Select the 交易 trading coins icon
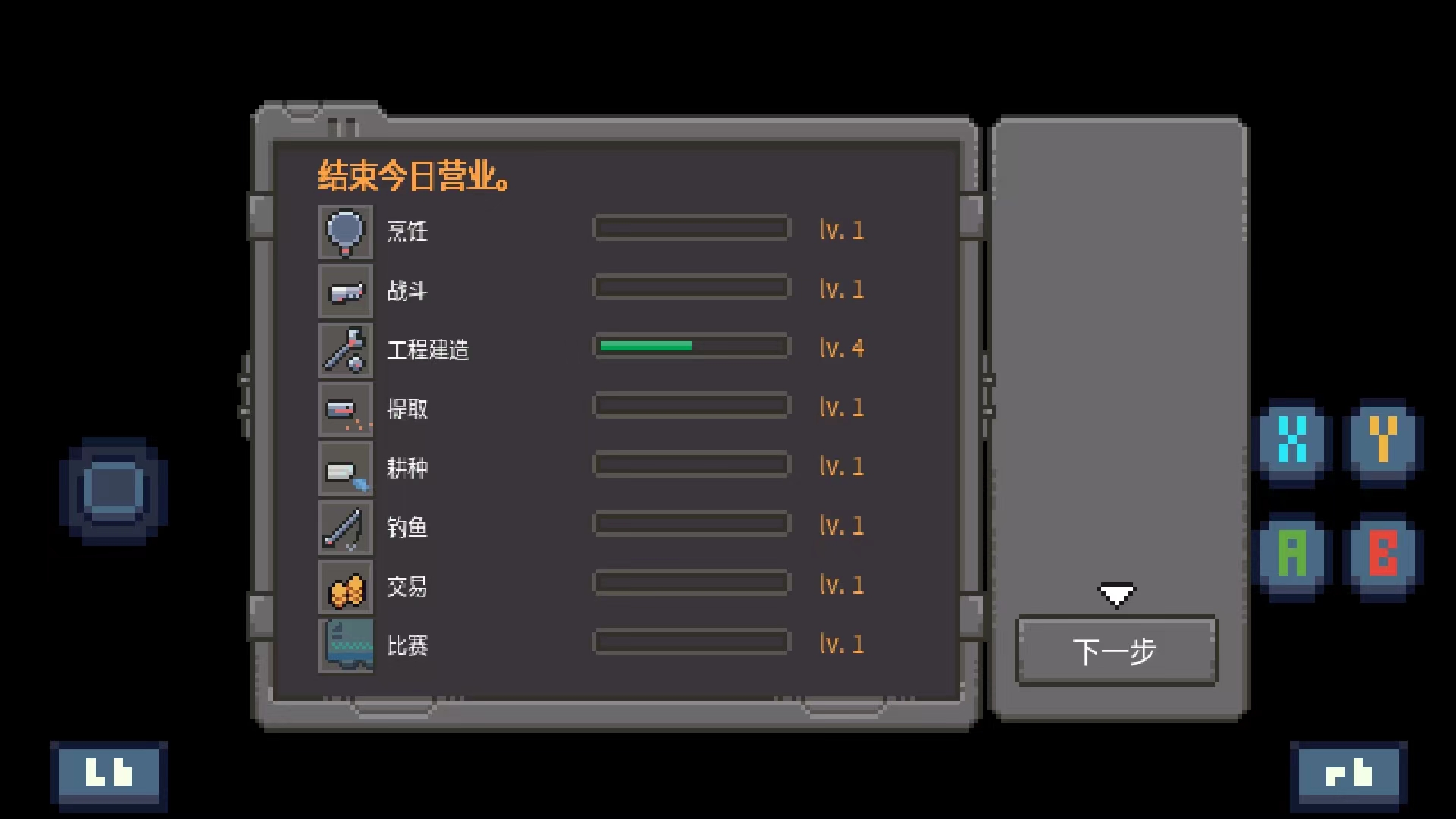The image size is (1456, 819). (x=346, y=586)
